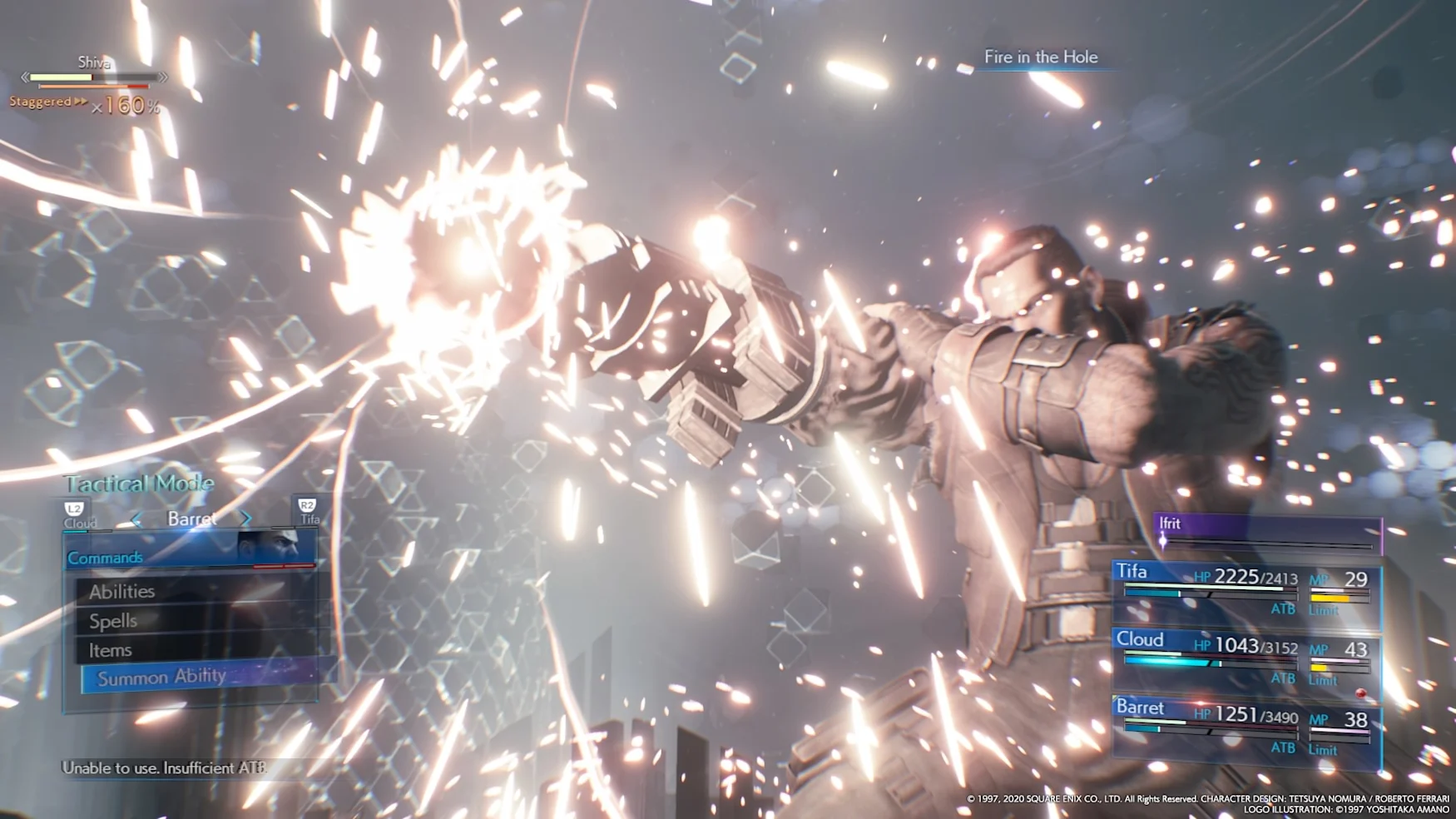The height and width of the screenshot is (819, 1456).
Task: Select the Summon Ability command
Action: [x=162, y=678]
